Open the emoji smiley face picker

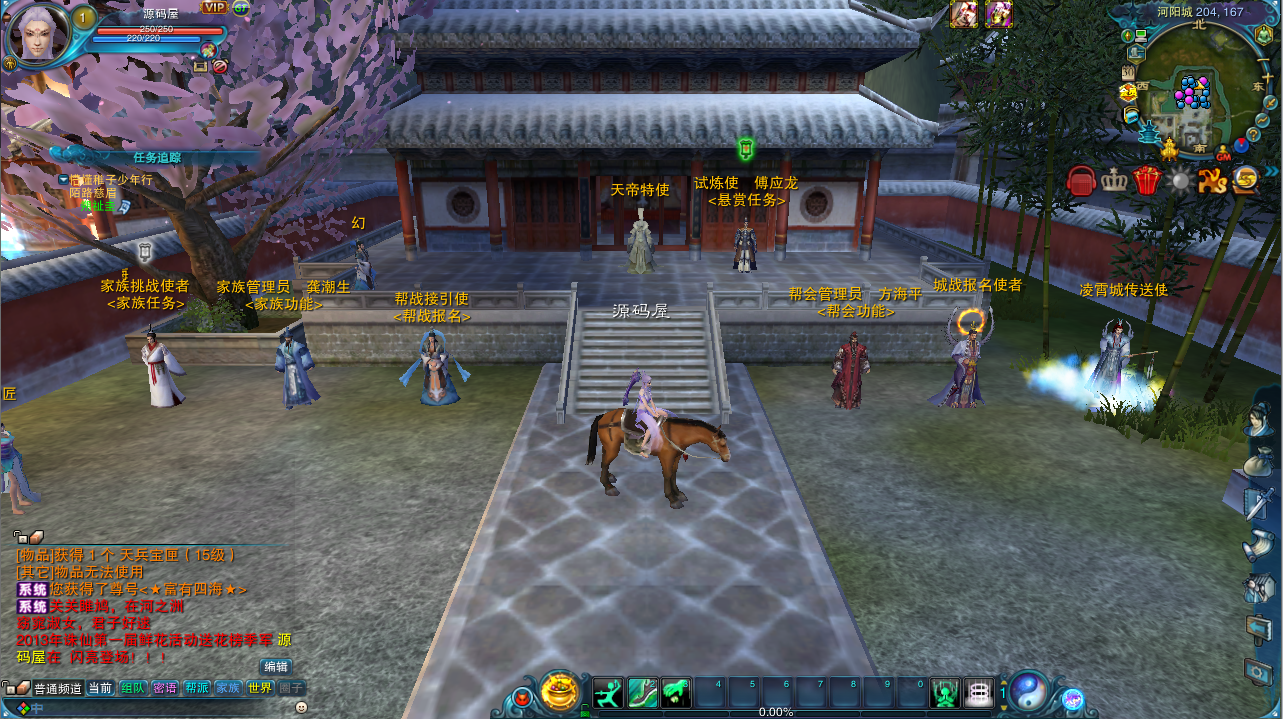(301, 707)
